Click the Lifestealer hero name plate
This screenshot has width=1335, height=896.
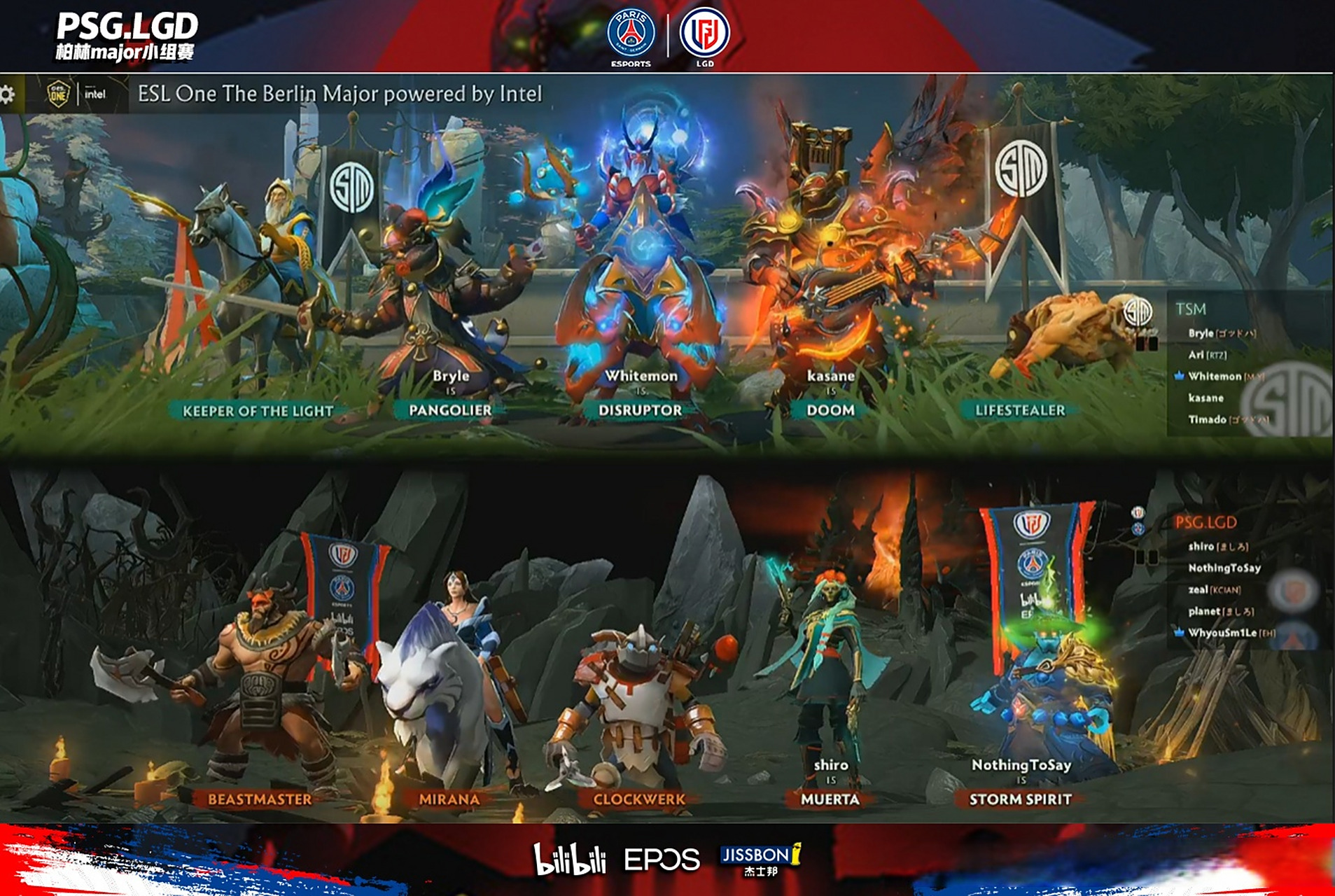1020,410
